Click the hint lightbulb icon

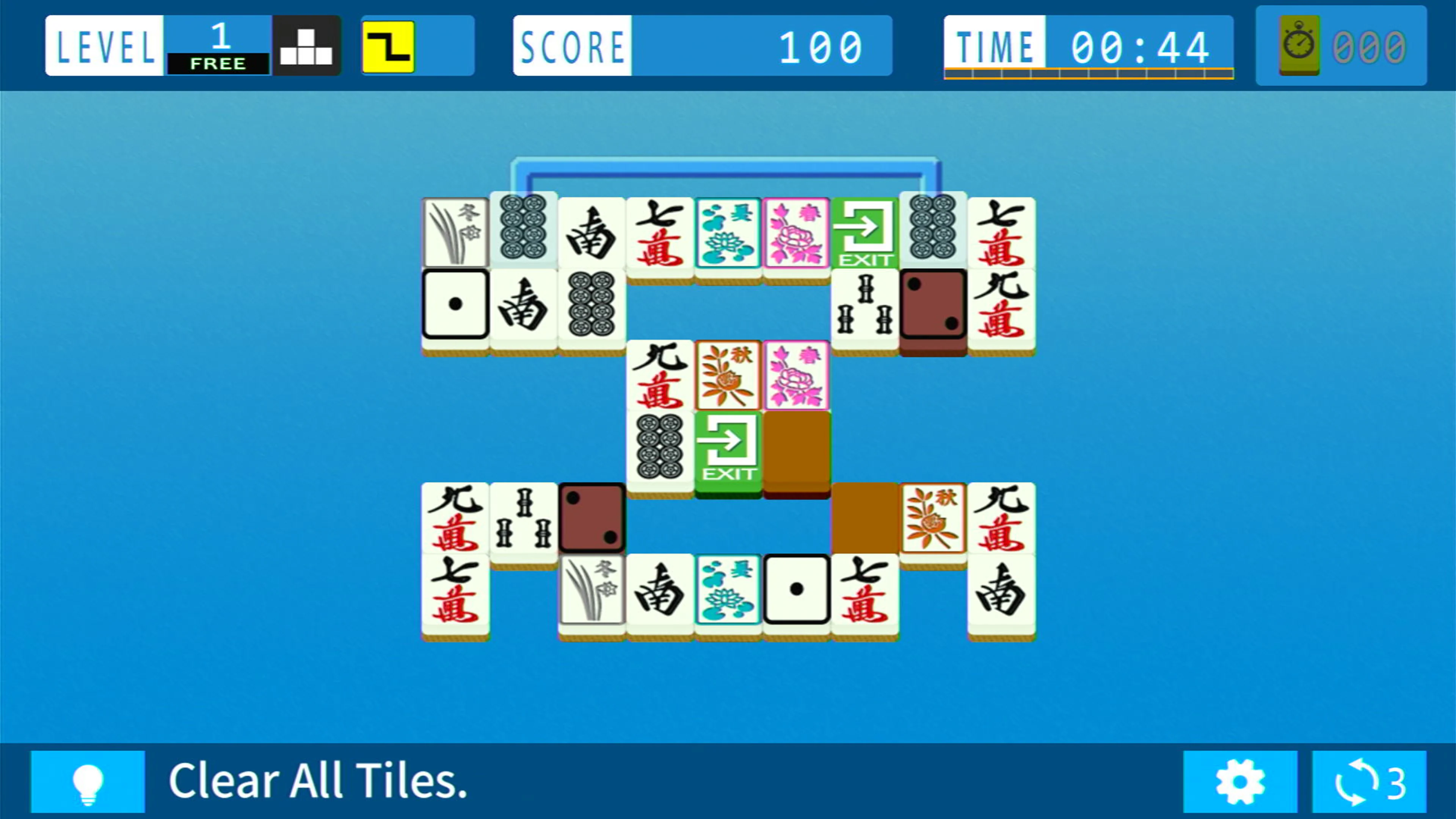pos(88,783)
